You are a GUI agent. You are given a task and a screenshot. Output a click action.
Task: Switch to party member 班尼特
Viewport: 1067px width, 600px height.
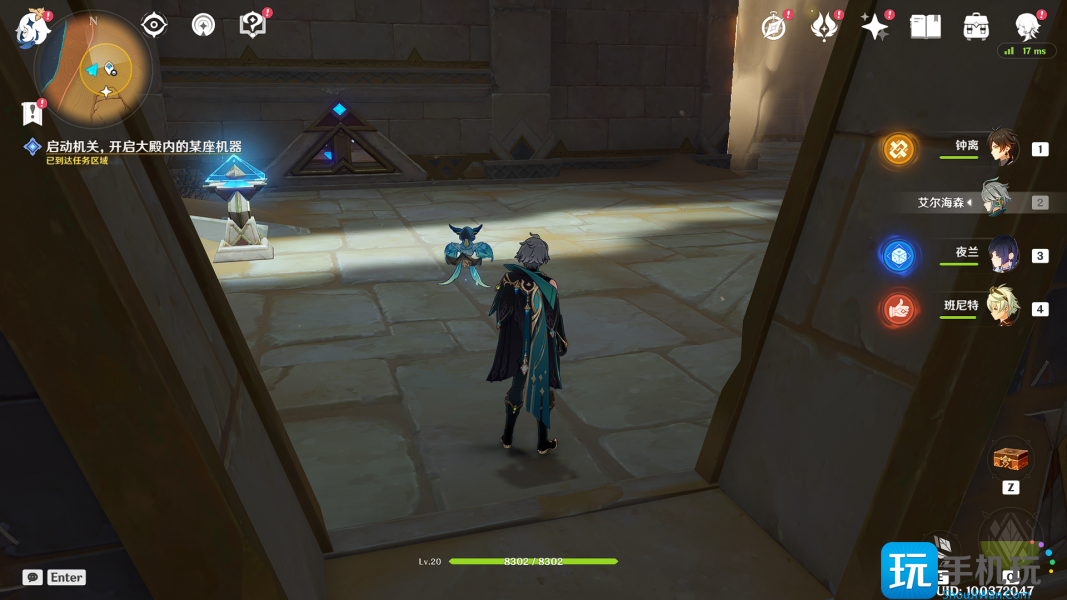(1002, 307)
